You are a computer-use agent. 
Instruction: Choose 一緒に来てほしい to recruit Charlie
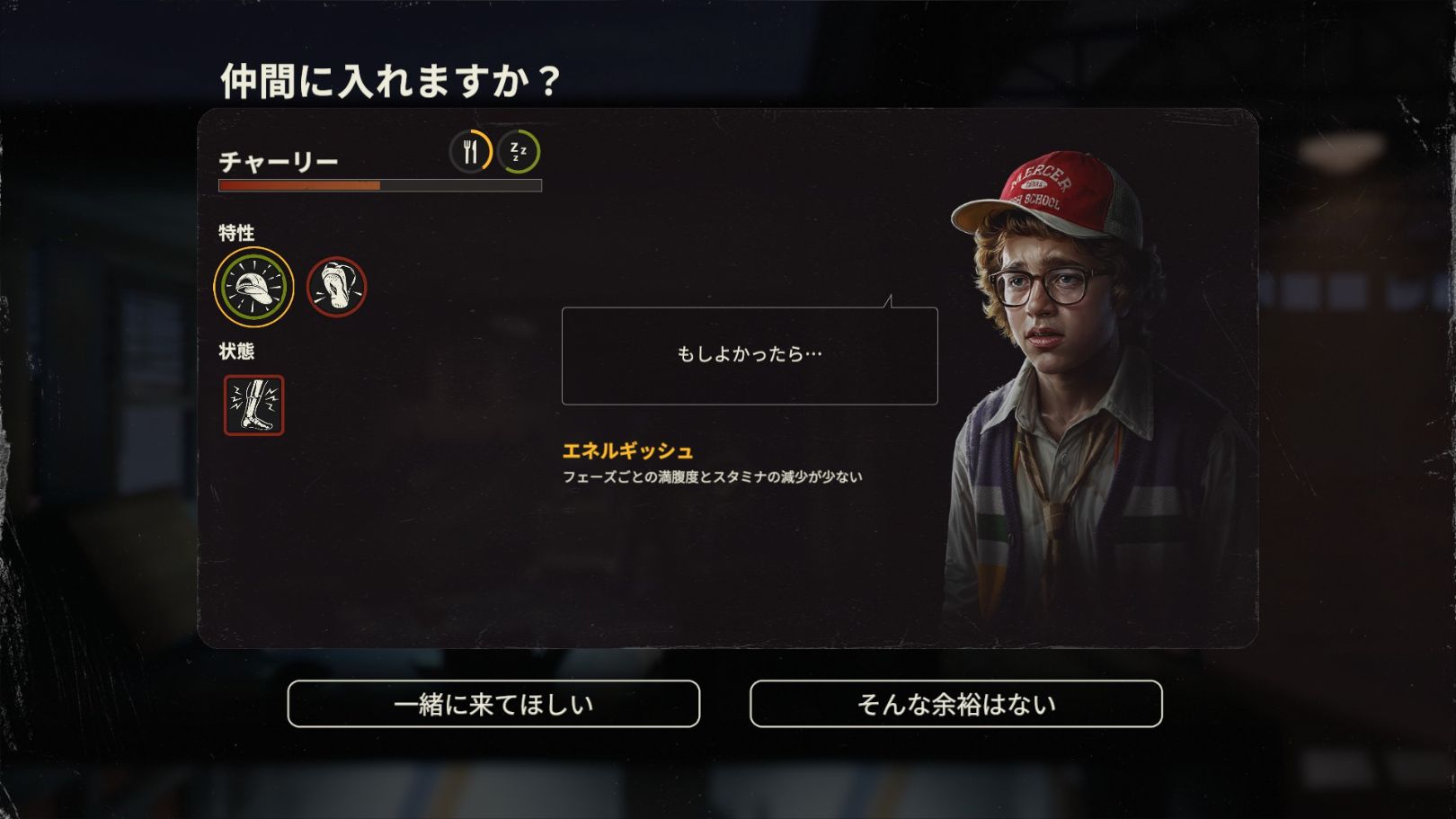[493, 704]
